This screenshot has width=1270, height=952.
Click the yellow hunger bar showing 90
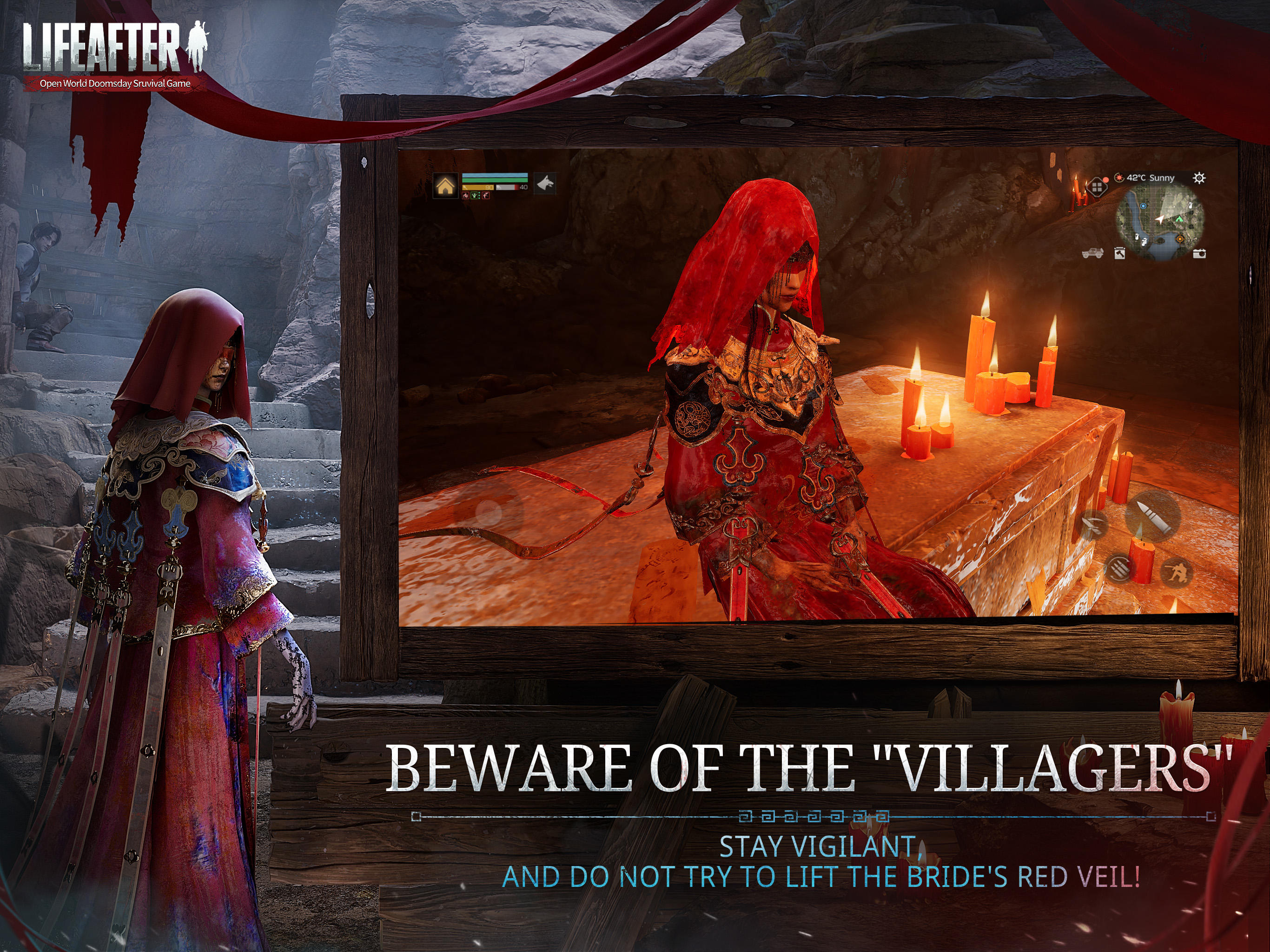point(478,187)
